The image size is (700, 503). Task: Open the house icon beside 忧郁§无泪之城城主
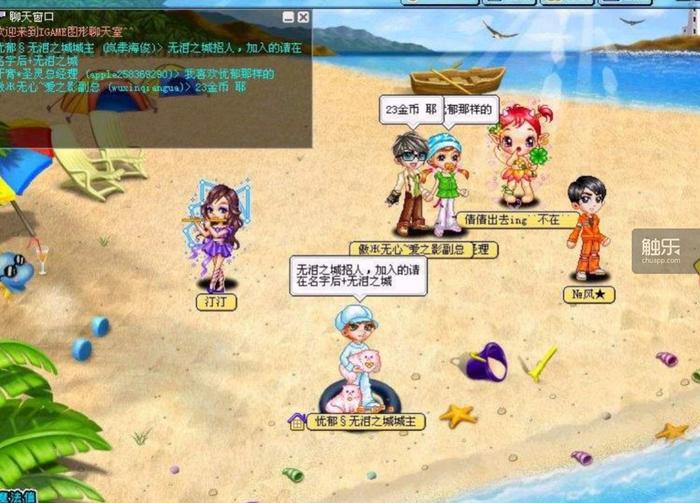click(x=296, y=421)
